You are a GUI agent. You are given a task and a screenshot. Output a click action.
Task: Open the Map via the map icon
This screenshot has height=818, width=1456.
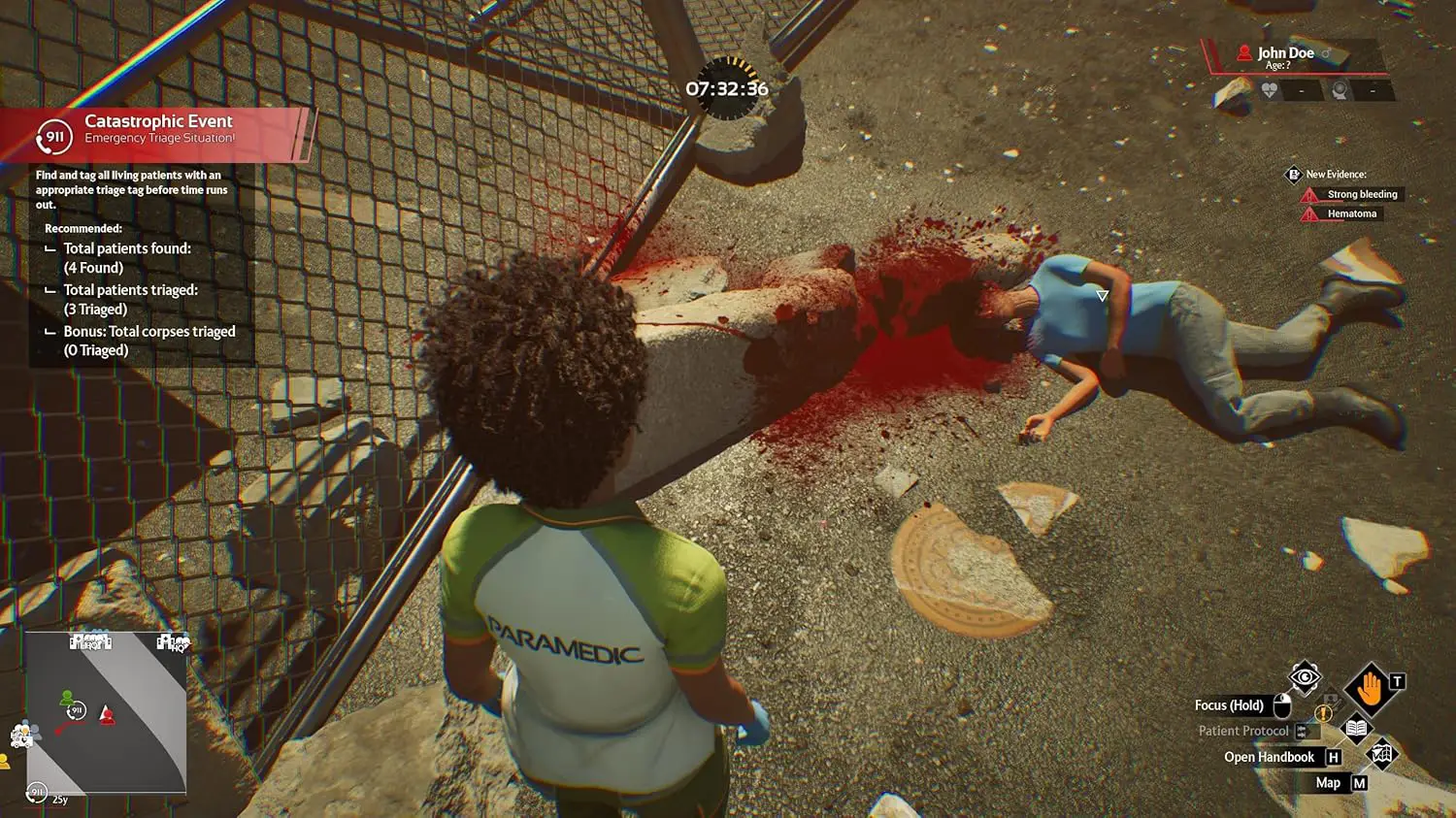tap(1380, 754)
